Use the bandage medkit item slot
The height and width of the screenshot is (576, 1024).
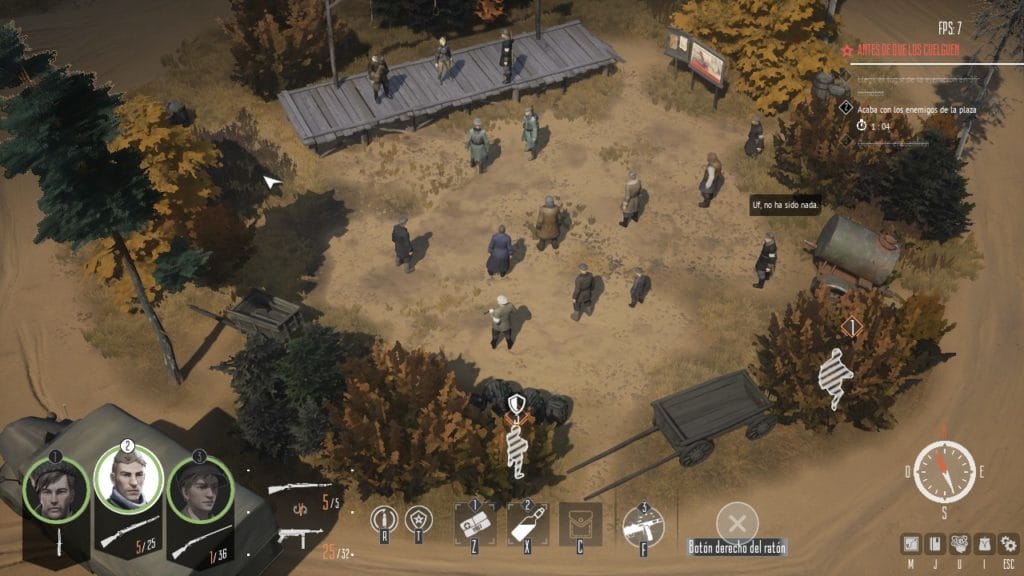pyautogui.click(x=474, y=523)
